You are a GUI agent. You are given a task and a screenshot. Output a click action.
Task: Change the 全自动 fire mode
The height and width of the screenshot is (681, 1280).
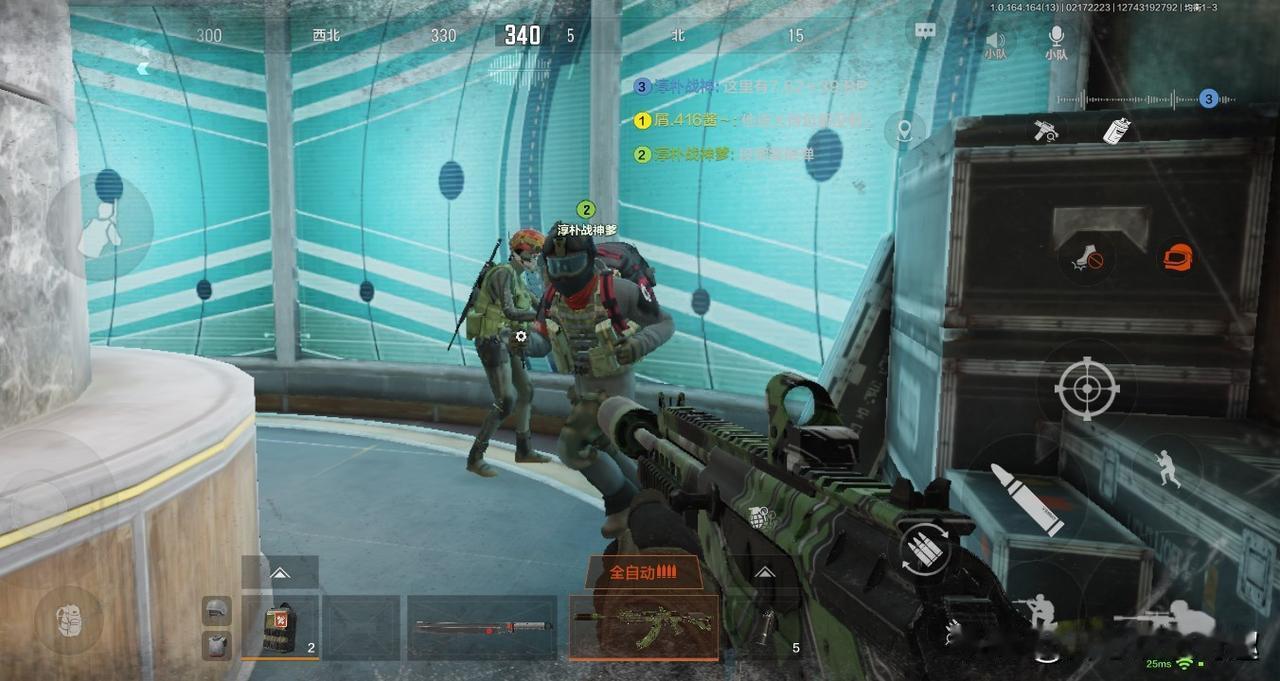[x=643, y=572]
